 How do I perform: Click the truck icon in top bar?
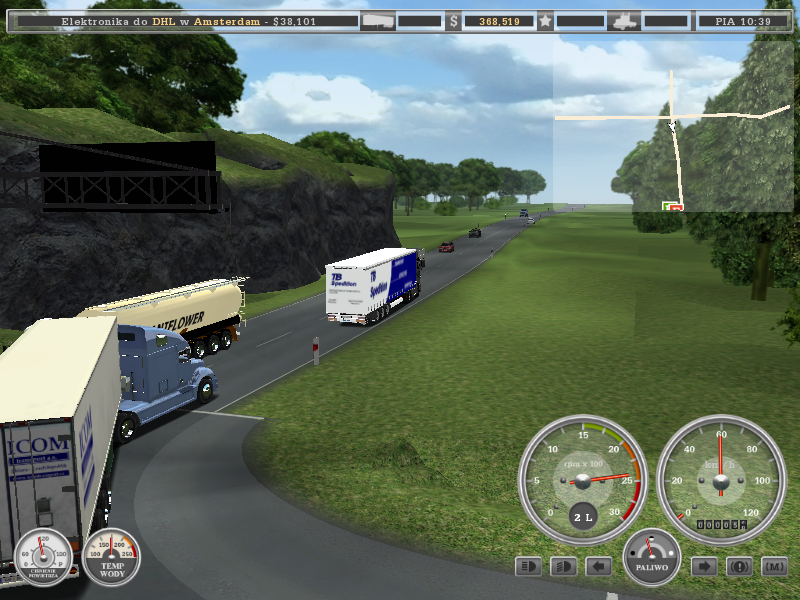tap(625, 20)
